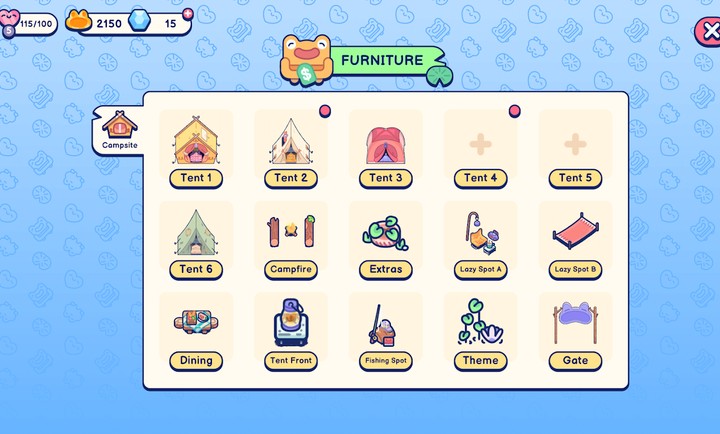The width and height of the screenshot is (720, 434).
Task: Unlock the Tent 4 slot
Action: tap(481, 148)
